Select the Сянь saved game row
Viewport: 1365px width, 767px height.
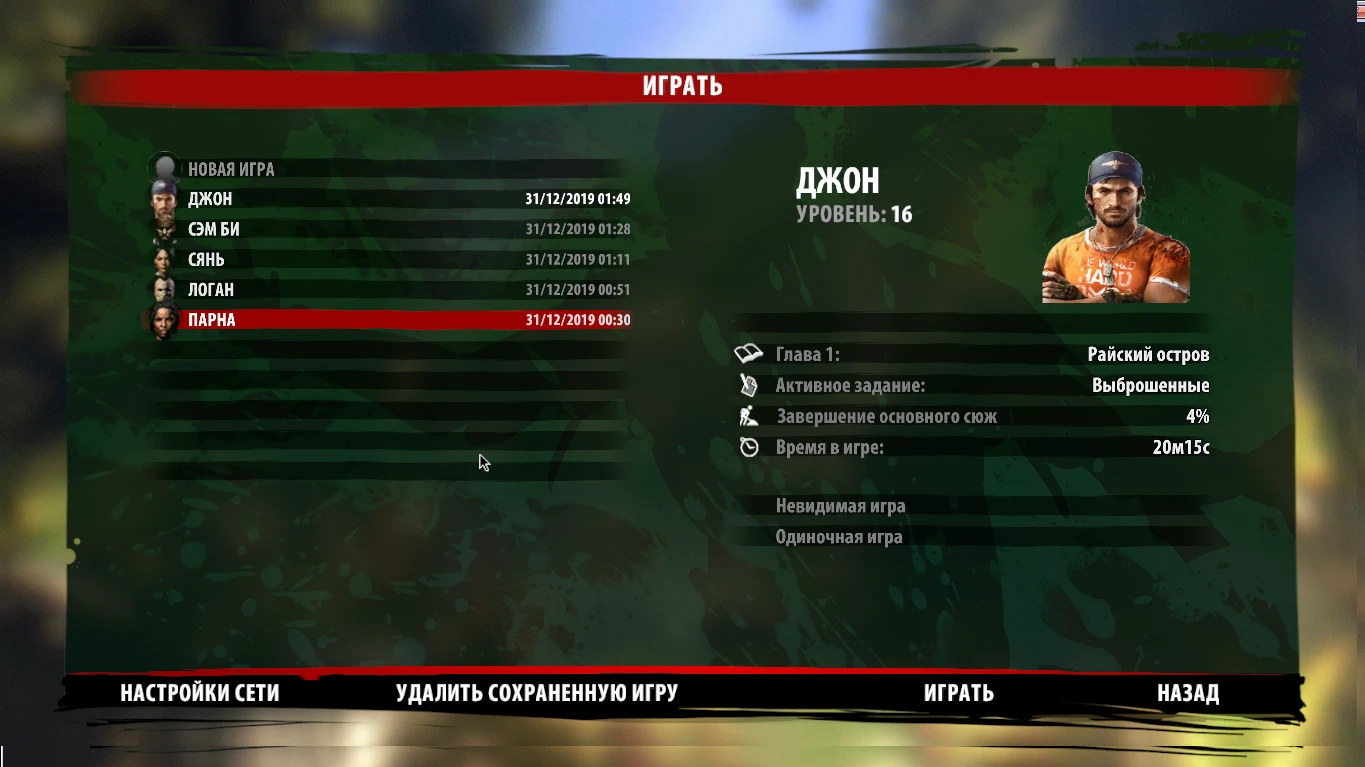390,259
